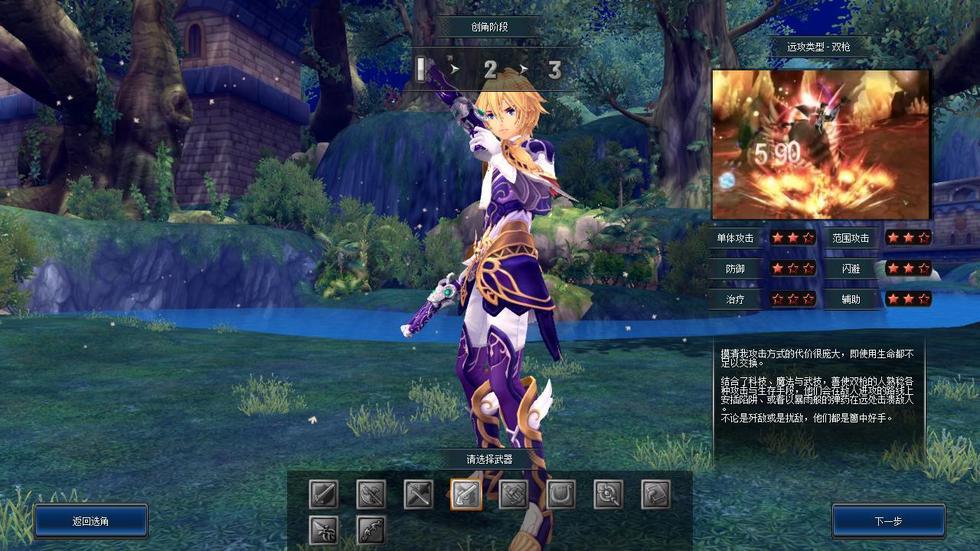Viewport: 980px width, 551px height.
Task: Select the single sword weapon icon
Action: [323, 494]
